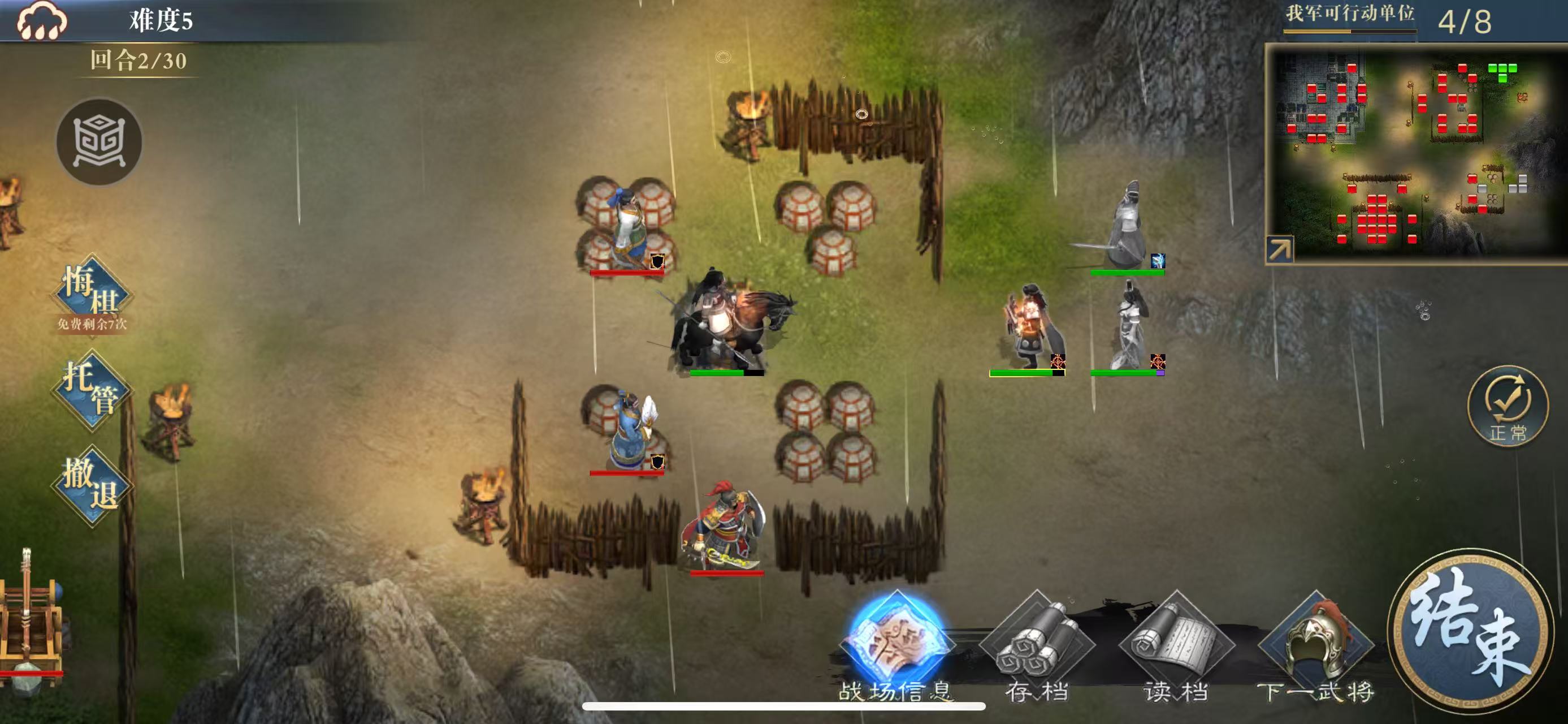Select the mounted black-horse general unit
The image size is (1568, 724).
pyautogui.click(x=727, y=323)
